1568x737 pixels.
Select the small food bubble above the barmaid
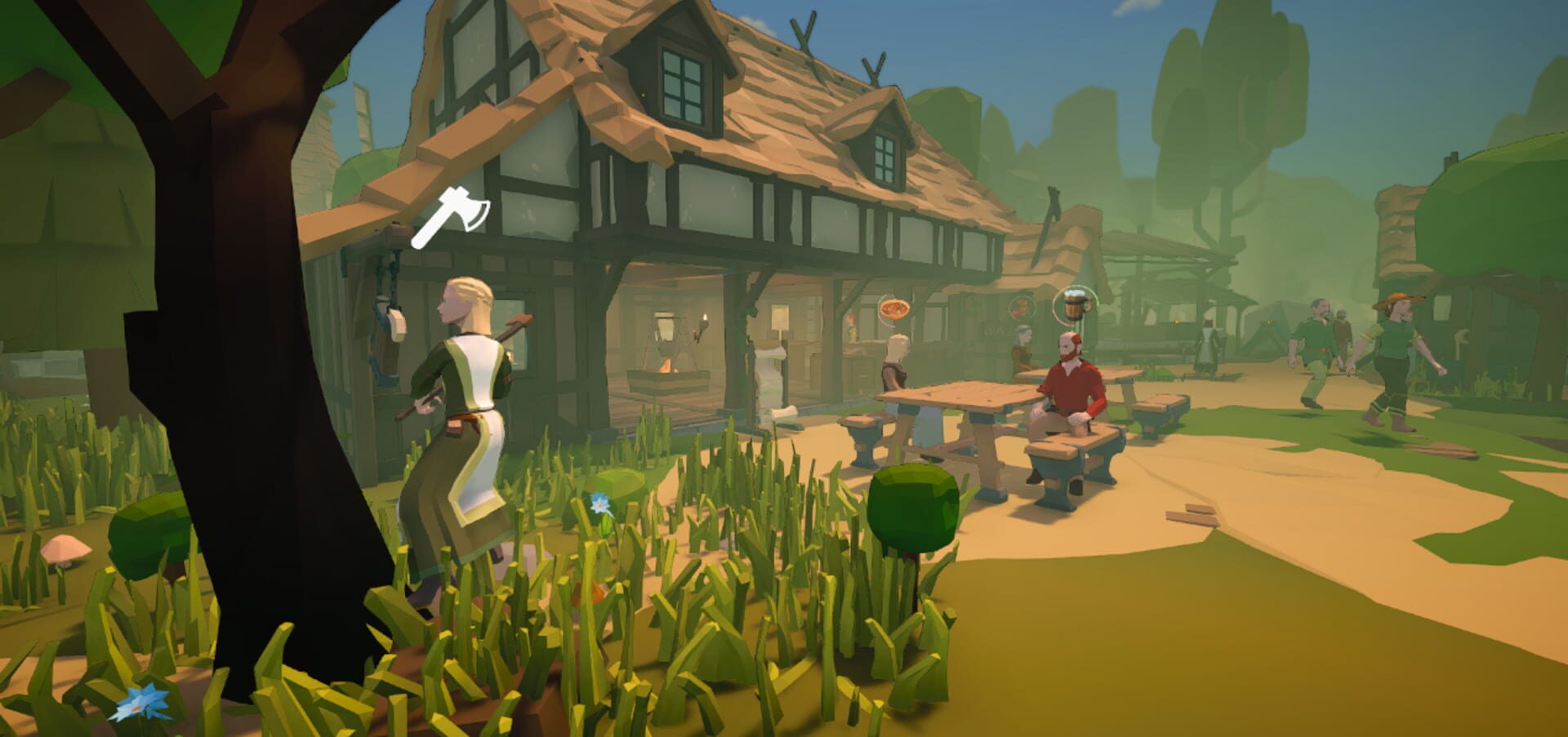[x=1021, y=308]
